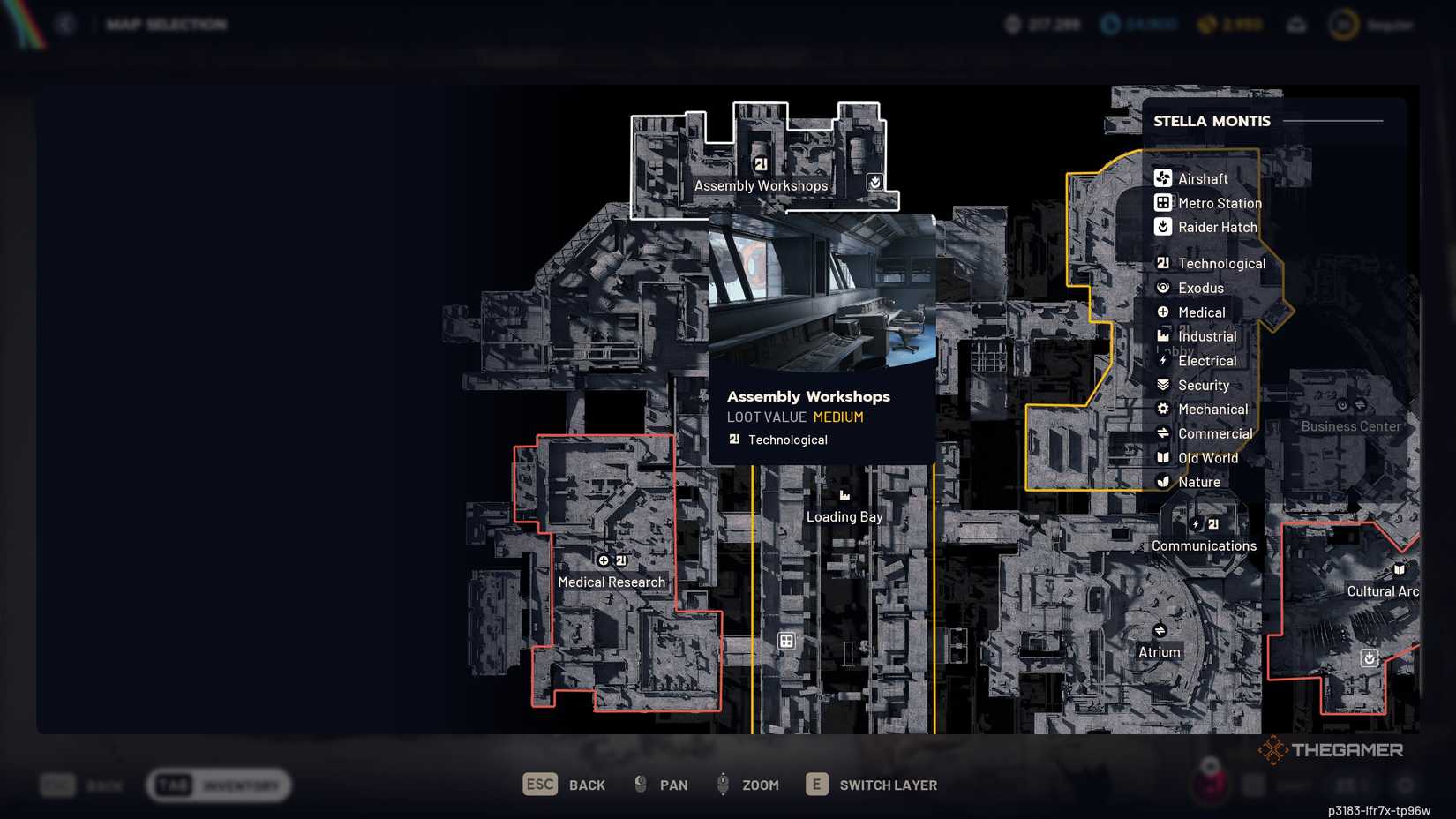Click the Medical icon at Medical Research
This screenshot has height=819, width=1456.
pyautogui.click(x=604, y=560)
